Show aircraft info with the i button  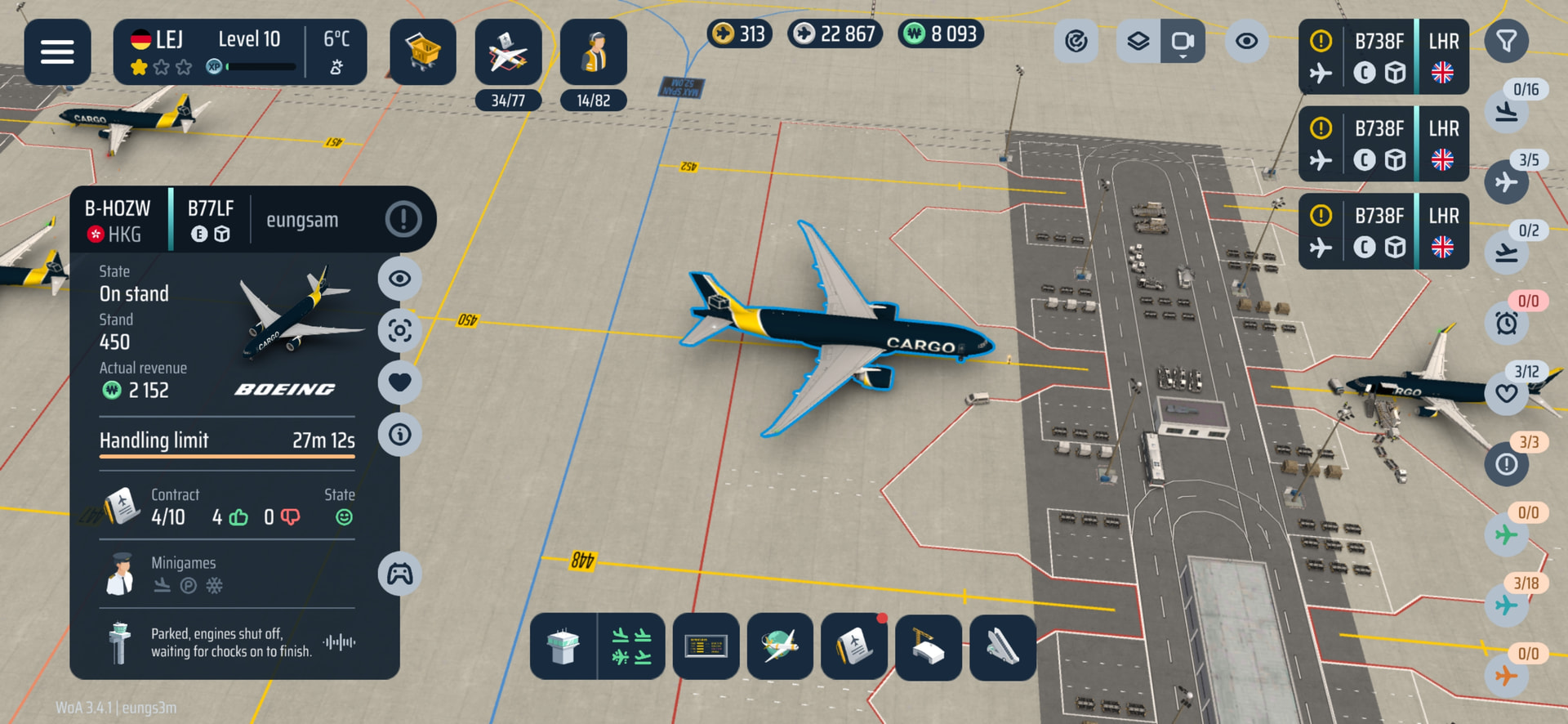399,434
